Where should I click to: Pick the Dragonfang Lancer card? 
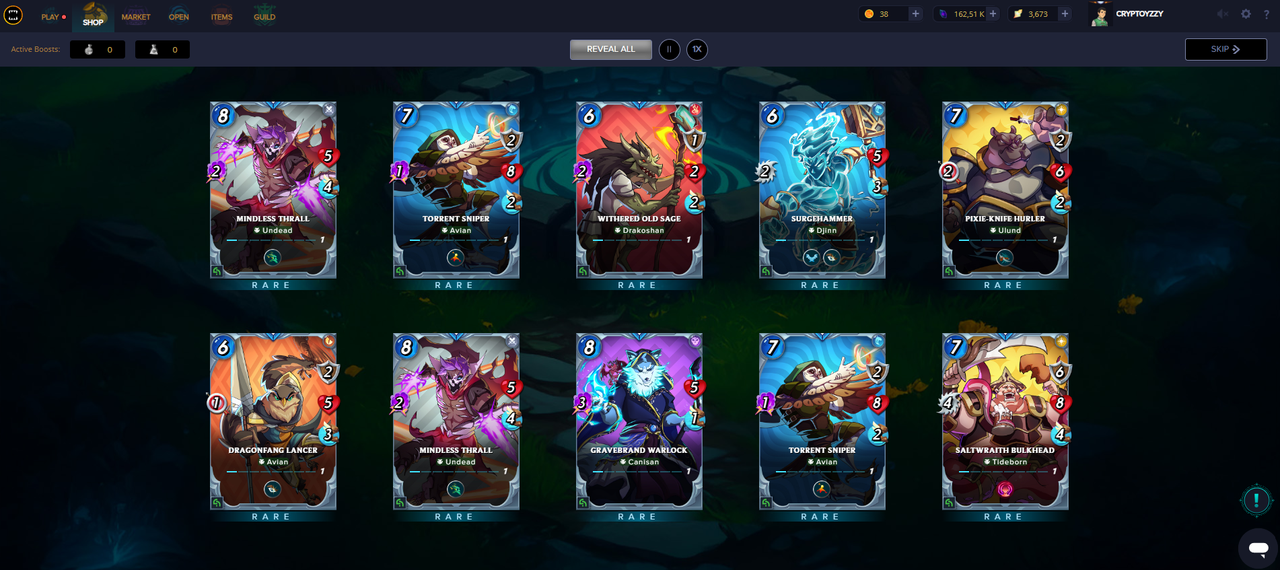pos(272,422)
